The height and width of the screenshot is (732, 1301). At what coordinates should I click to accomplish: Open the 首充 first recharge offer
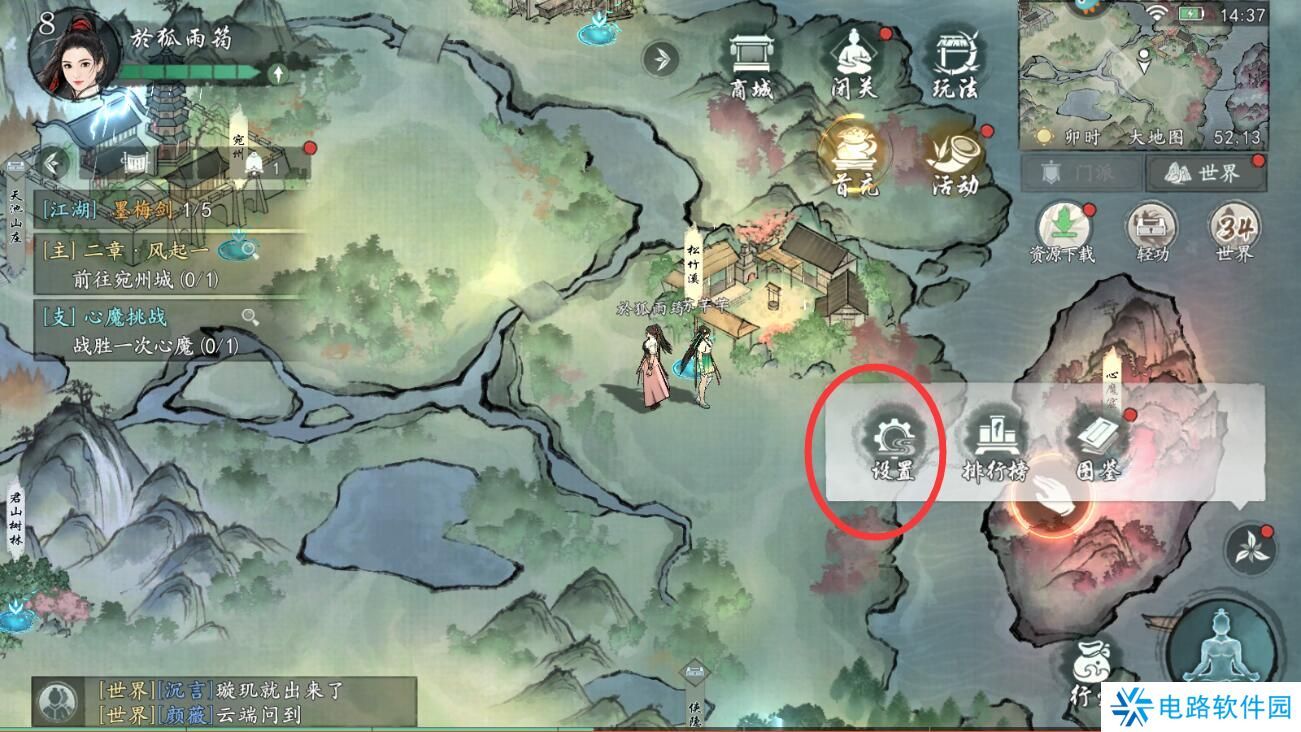coord(851,160)
